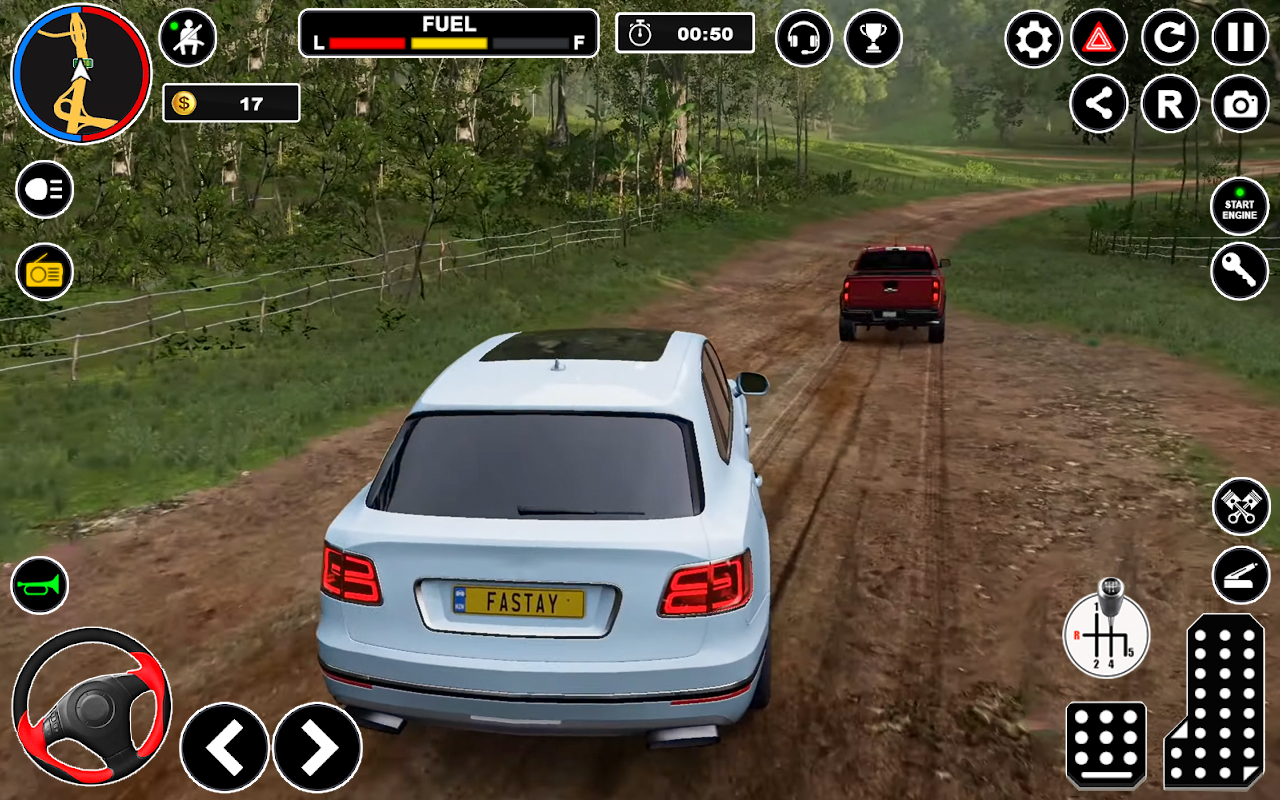This screenshot has height=800, width=1280.
Task: Open the circular minimap
Action: click(x=80, y=74)
